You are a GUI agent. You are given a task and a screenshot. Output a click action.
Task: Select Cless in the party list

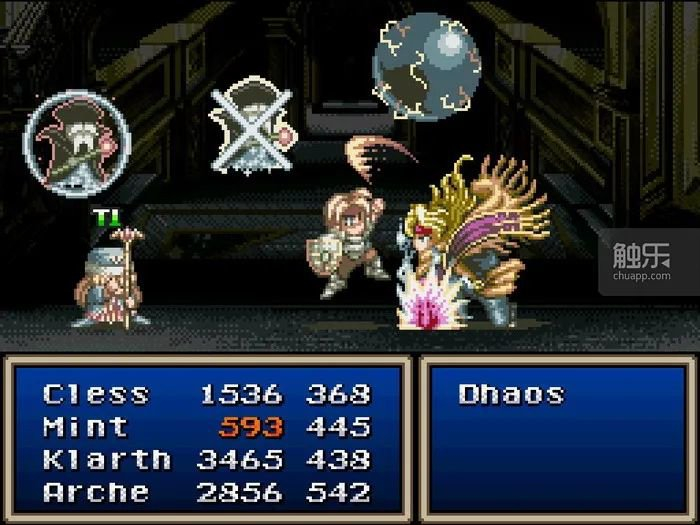coord(96,394)
